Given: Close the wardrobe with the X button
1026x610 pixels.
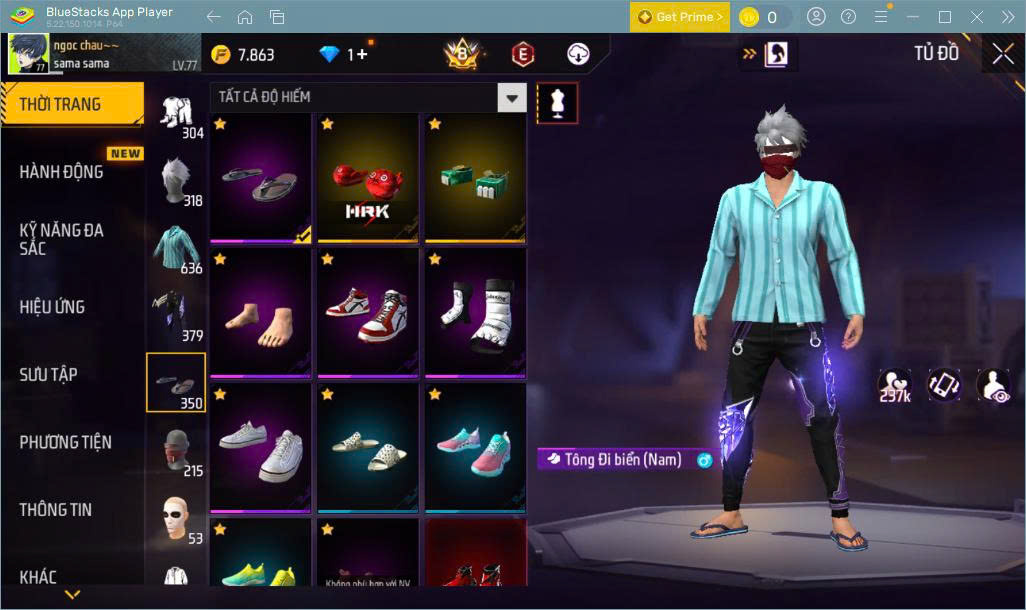Looking at the screenshot, I should click(1003, 54).
